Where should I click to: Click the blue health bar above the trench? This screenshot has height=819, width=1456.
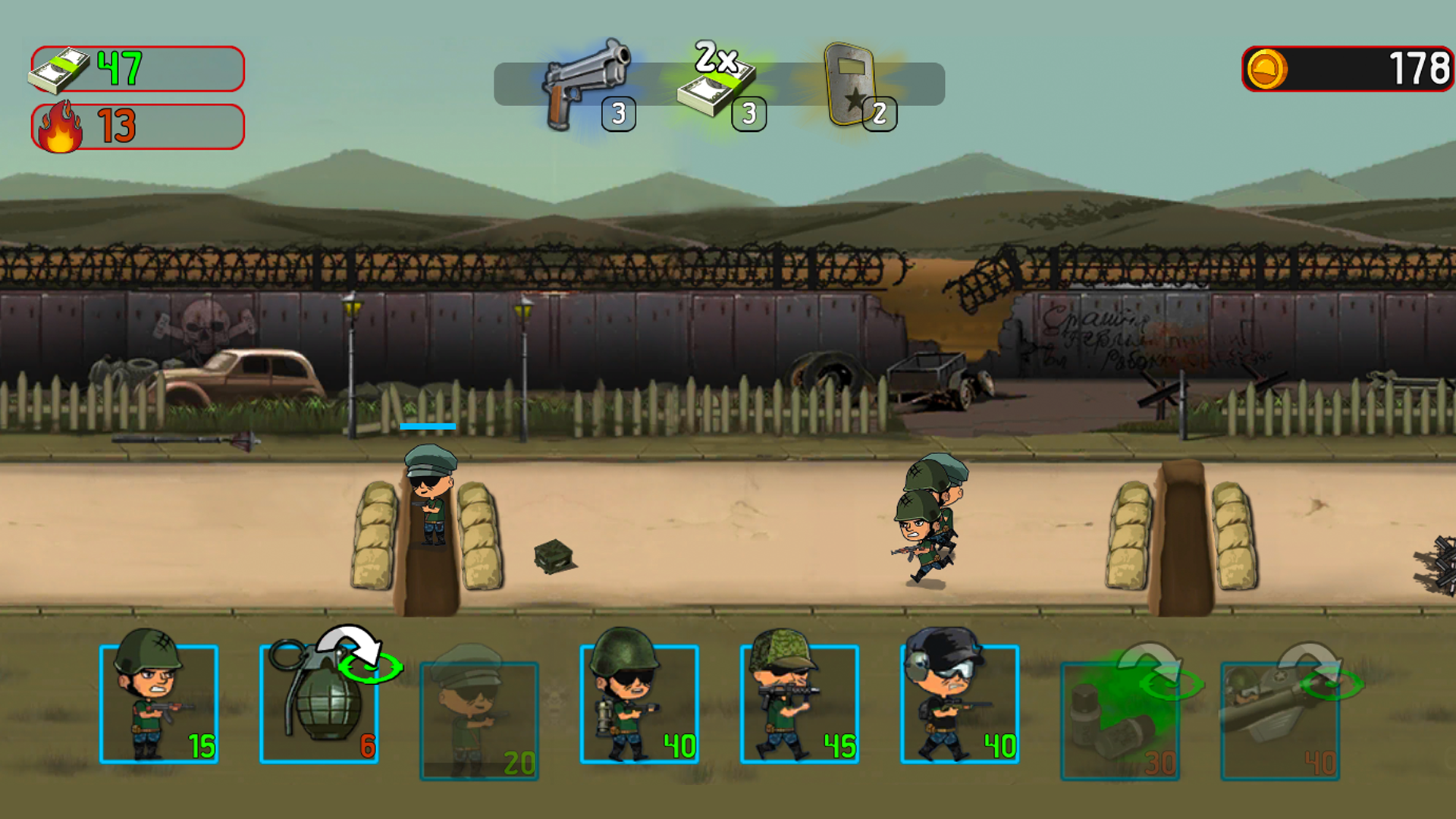coord(430,427)
